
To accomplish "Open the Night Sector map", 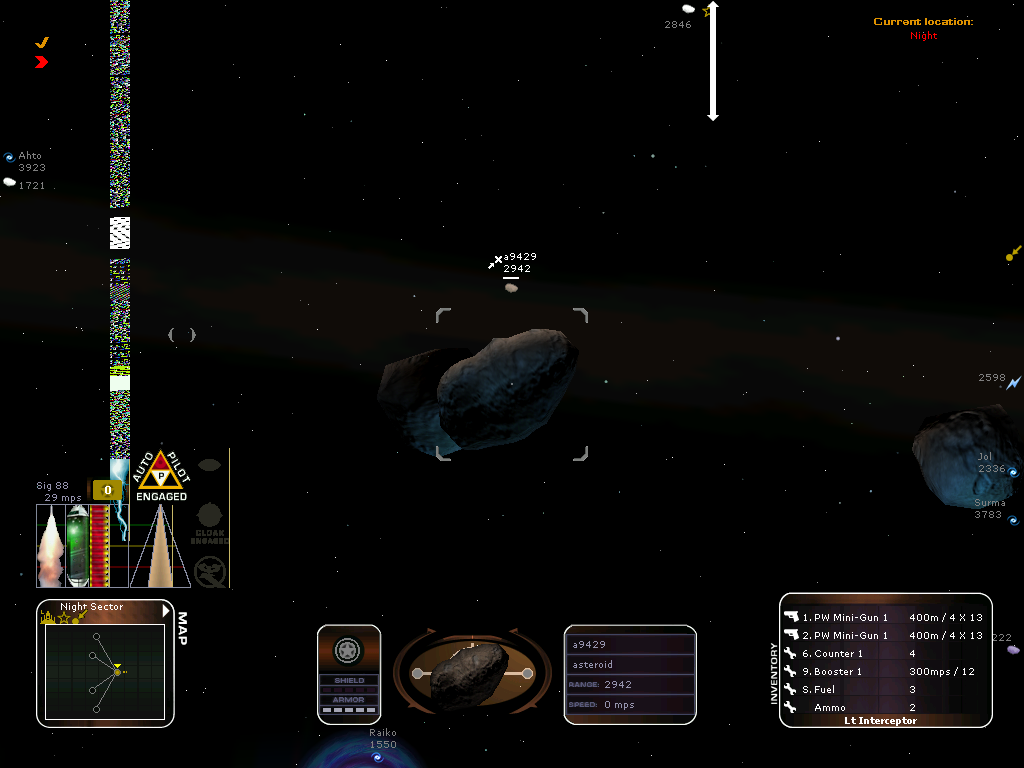I will 104,670.
